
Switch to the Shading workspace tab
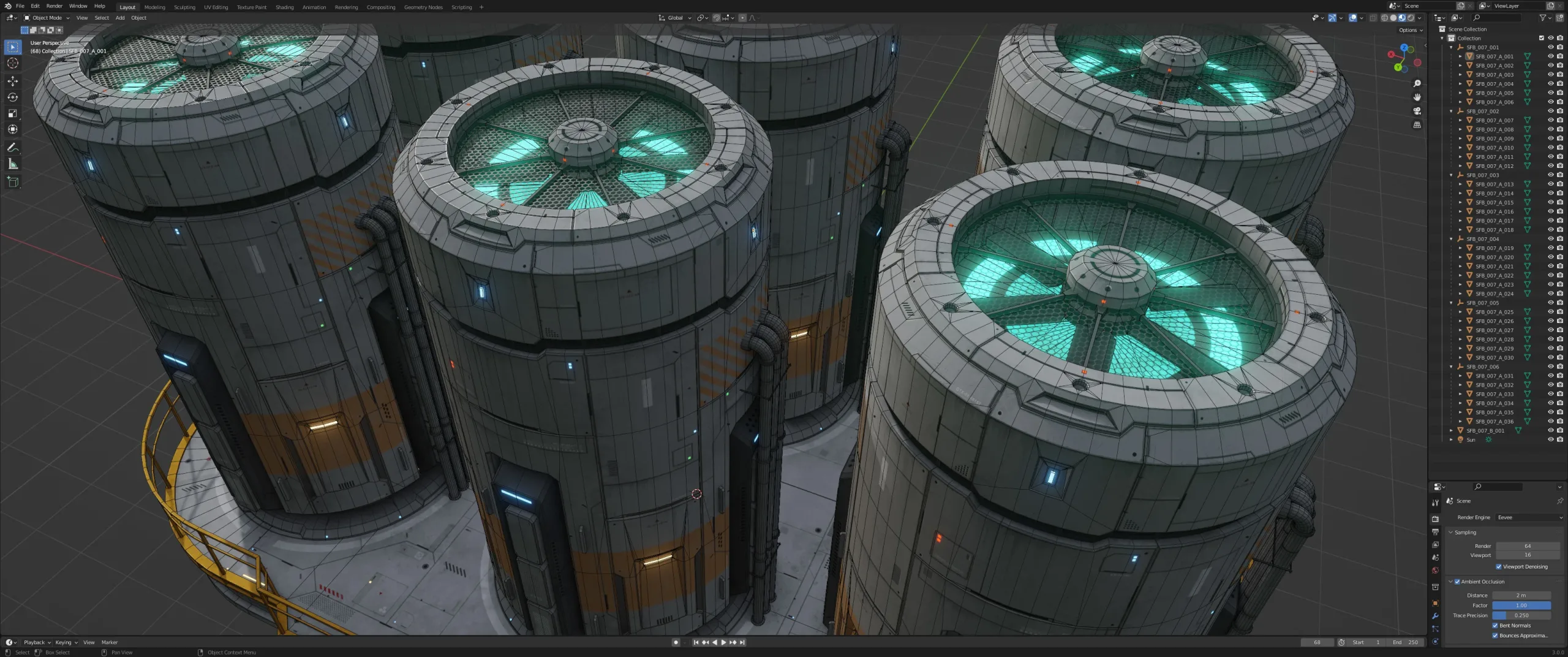284,7
